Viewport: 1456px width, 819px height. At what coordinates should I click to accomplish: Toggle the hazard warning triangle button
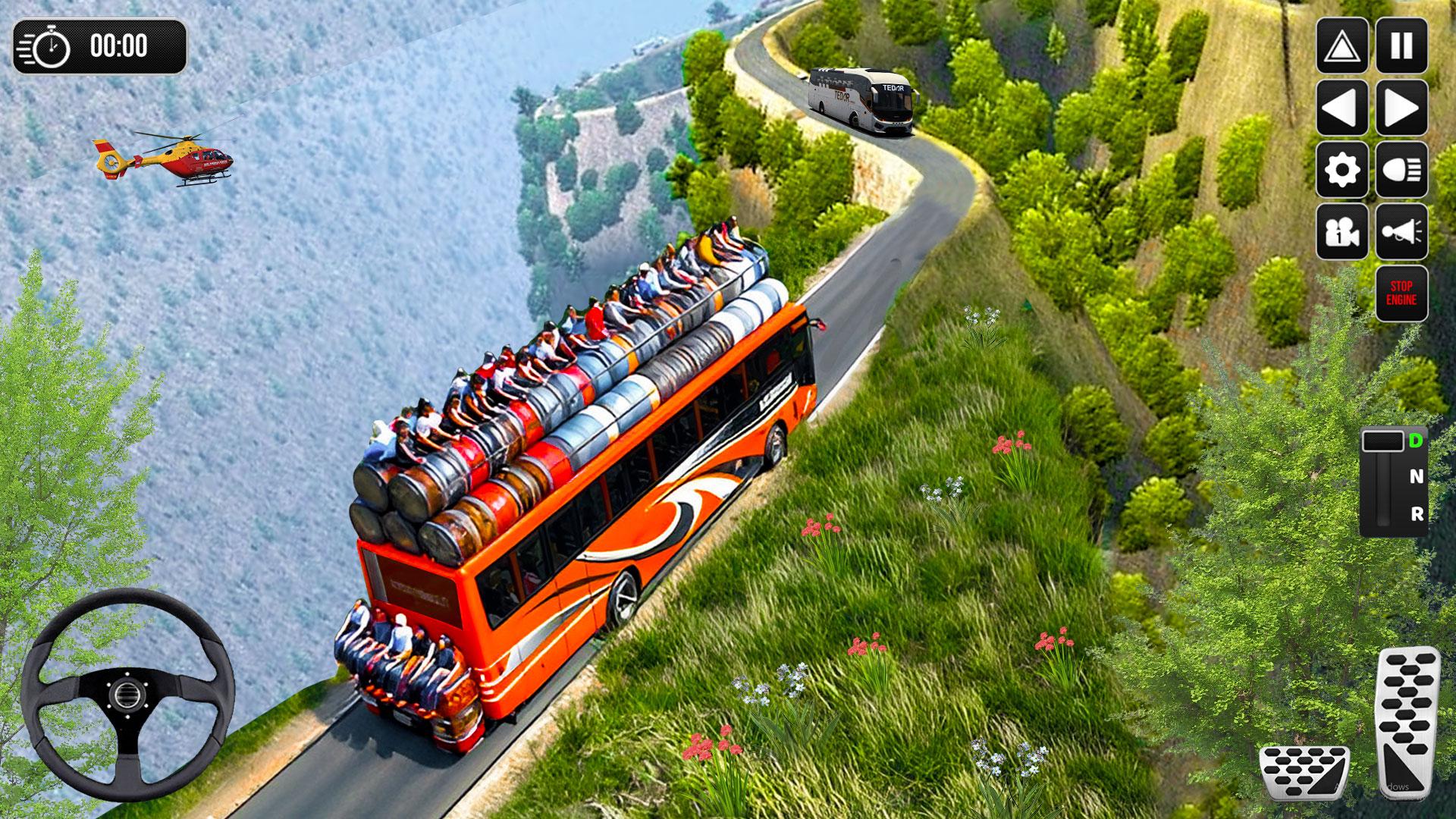(1341, 46)
